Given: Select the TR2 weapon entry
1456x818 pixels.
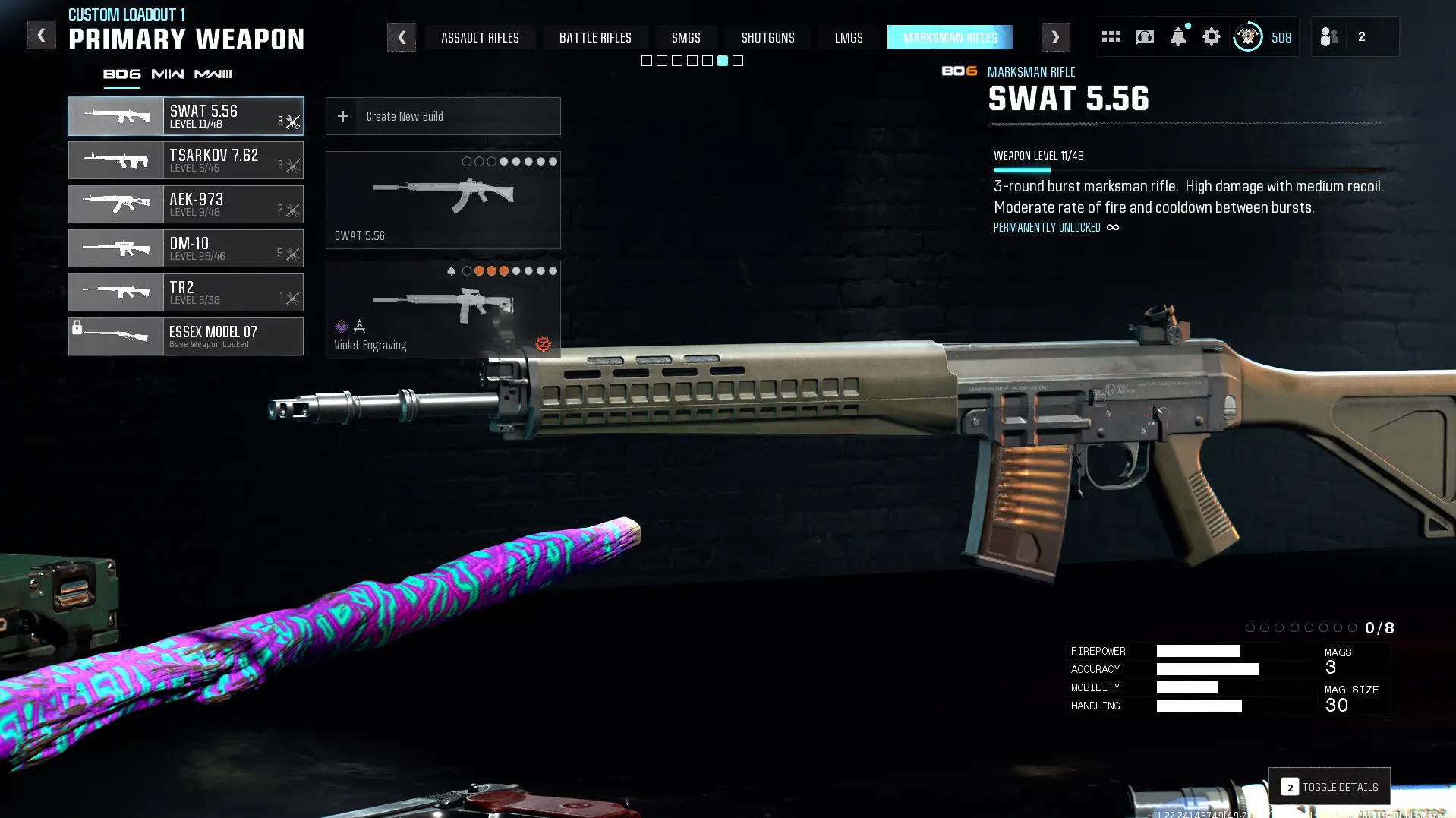Looking at the screenshot, I should tap(186, 292).
